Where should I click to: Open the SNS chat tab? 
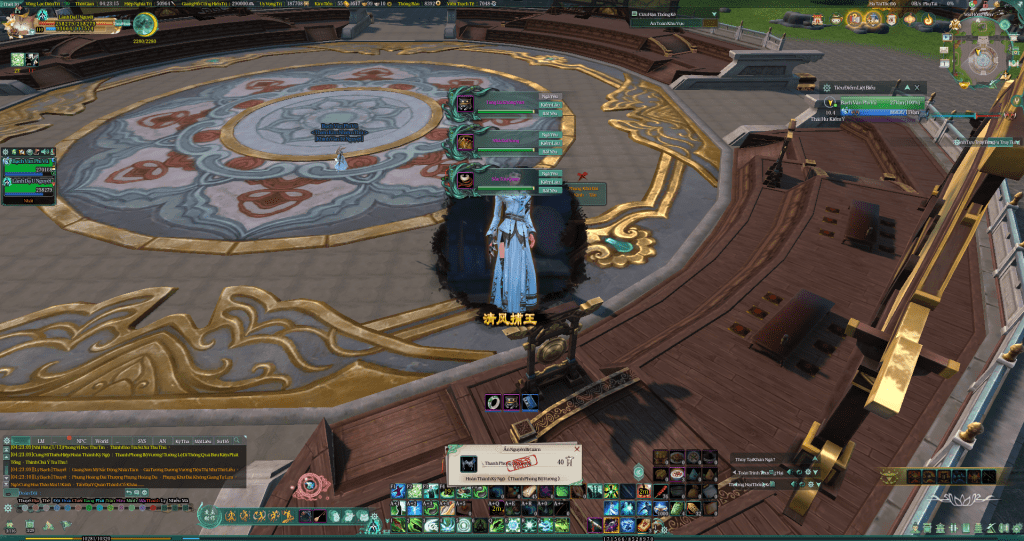click(x=142, y=440)
